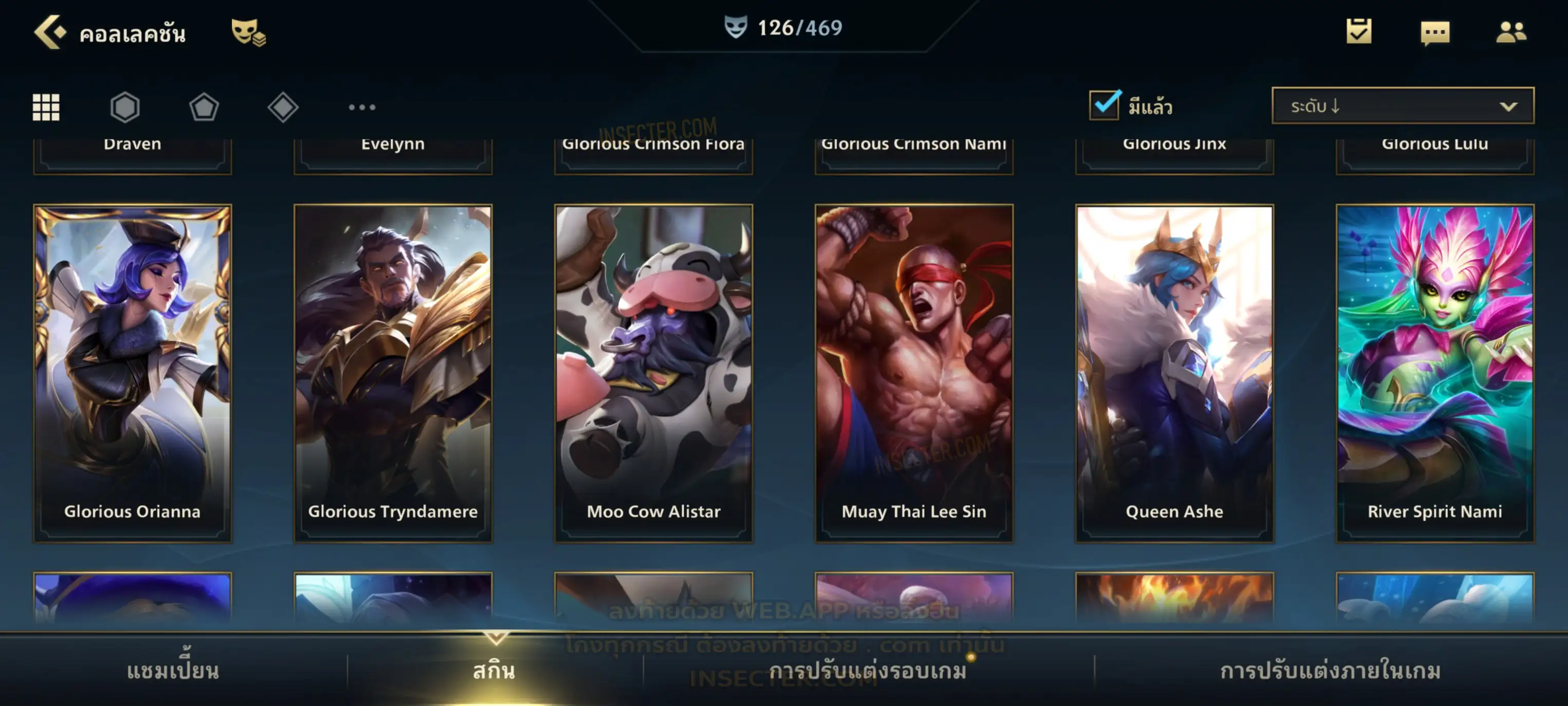Filter skins by the hexagon rarity icon

(x=125, y=107)
